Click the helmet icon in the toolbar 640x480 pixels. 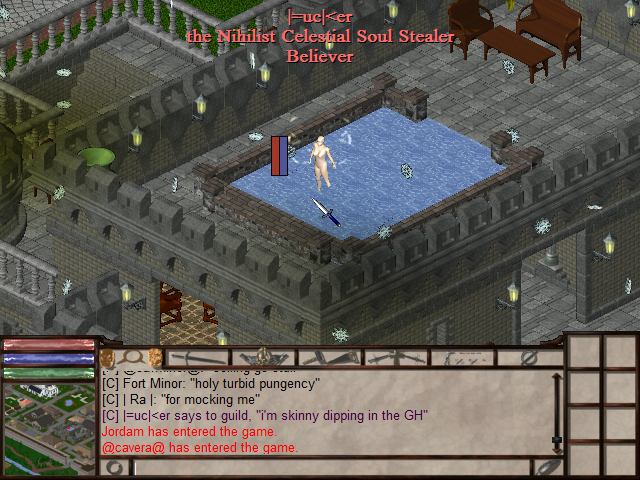coord(264,357)
